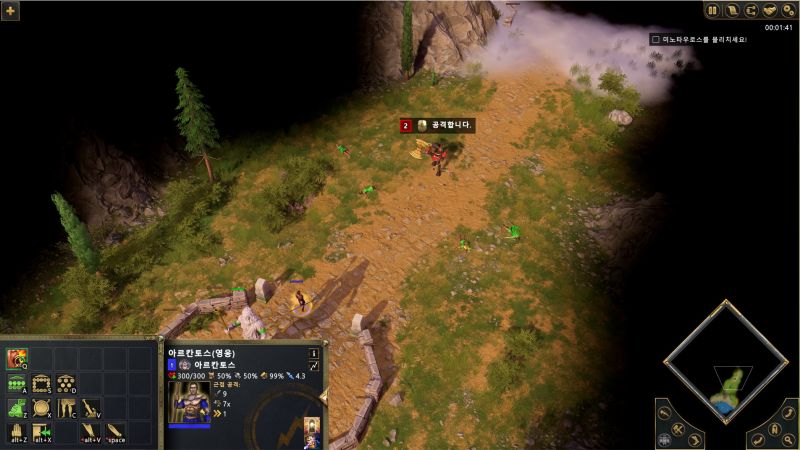
Task: Open the unit info button marked i
Action: [x=313, y=353]
